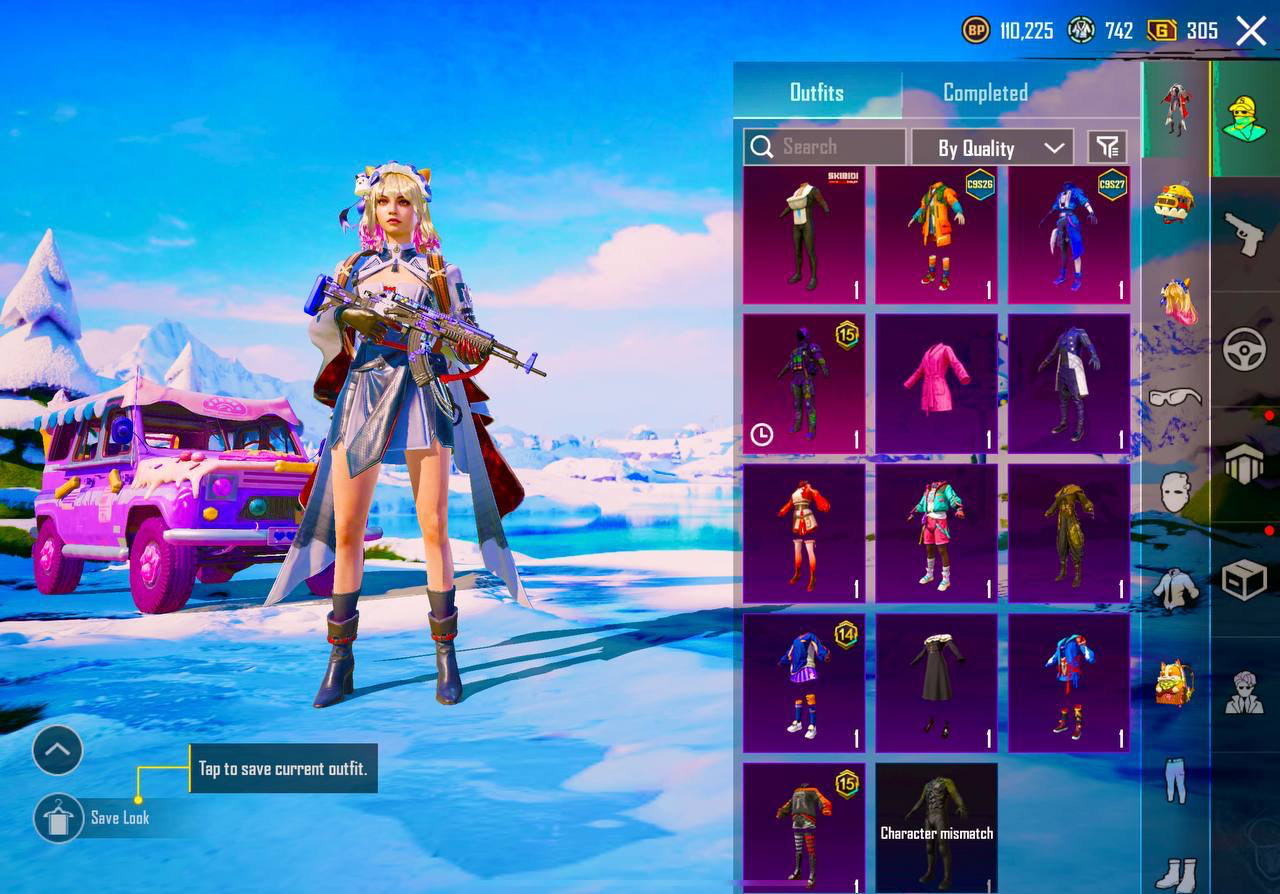Collapse panel with the up arrow button
1280x894 pixels.
point(57,750)
